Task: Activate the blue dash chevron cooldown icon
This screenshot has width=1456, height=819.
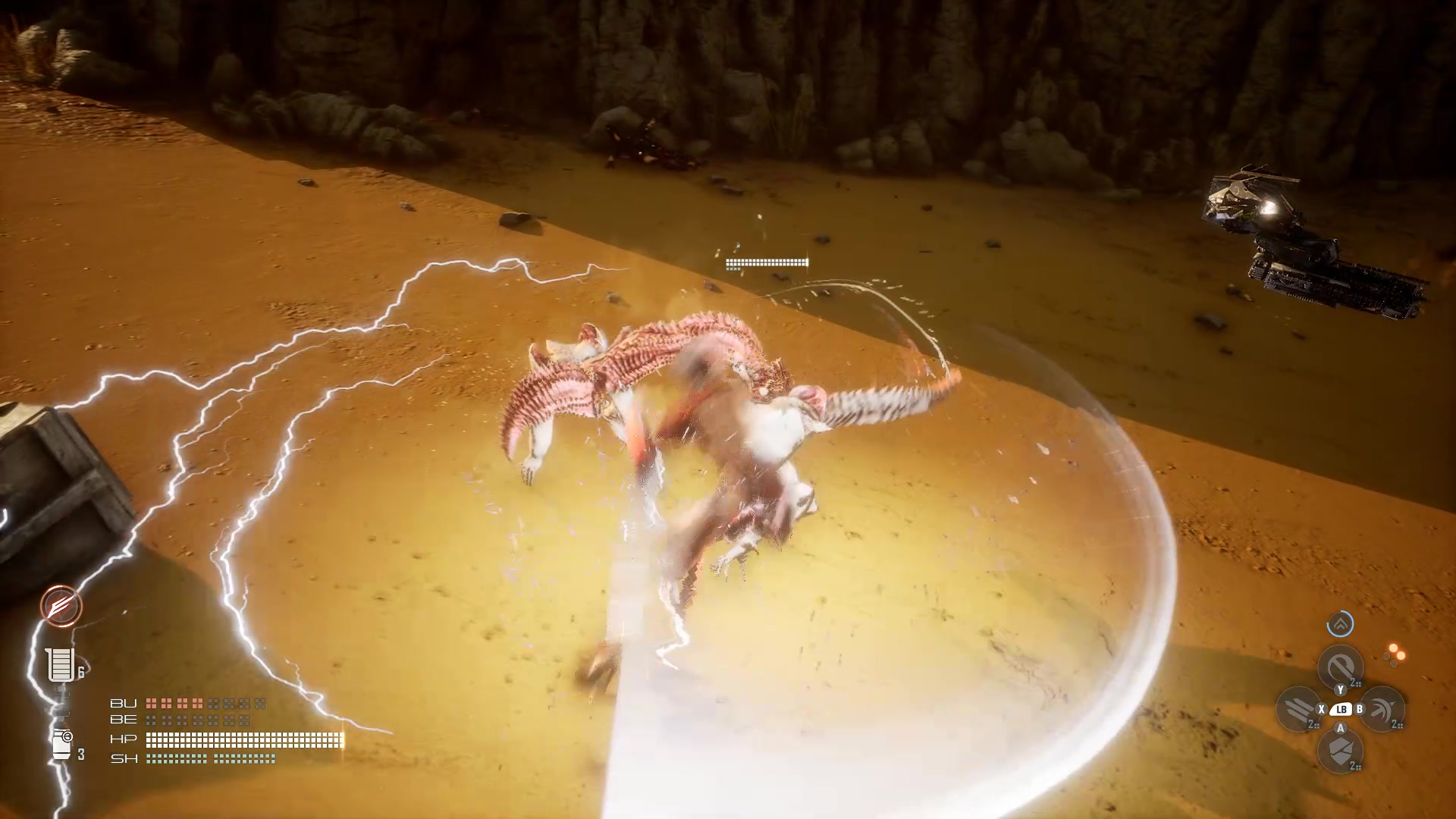Action: click(x=1341, y=624)
